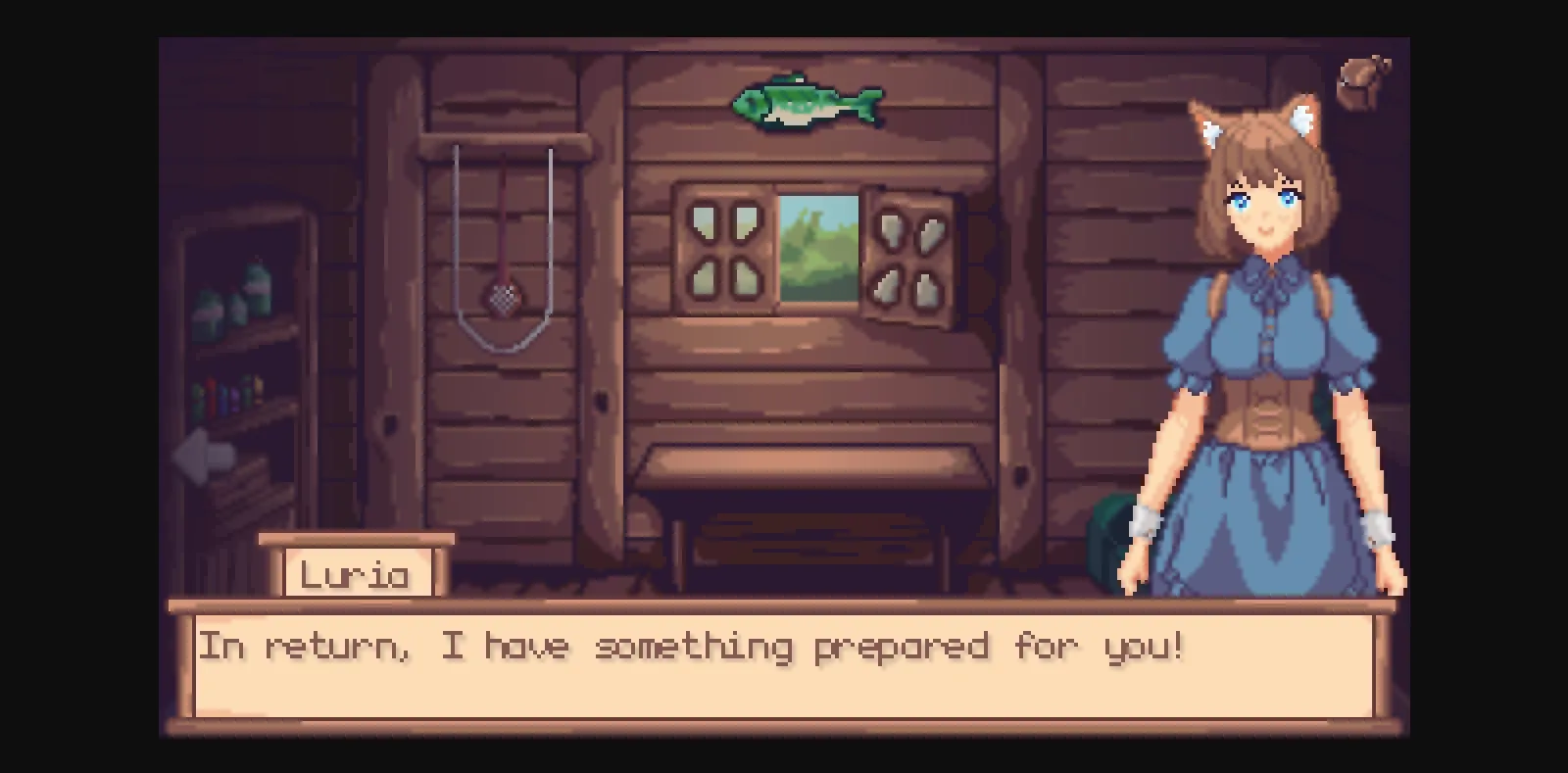Select the green fish trophy on the wall
This screenshot has width=1568, height=773.
pyautogui.click(x=808, y=103)
